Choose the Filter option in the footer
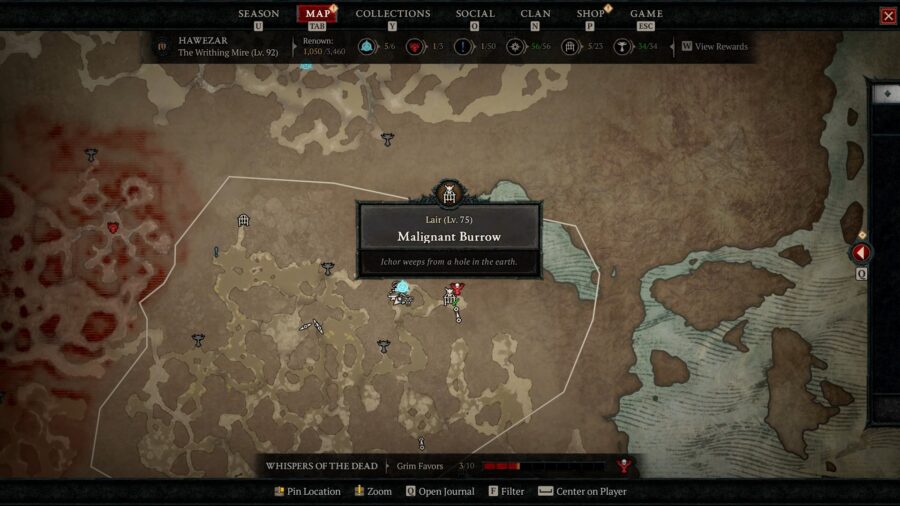The image size is (900, 506). click(x=506, y=492)
